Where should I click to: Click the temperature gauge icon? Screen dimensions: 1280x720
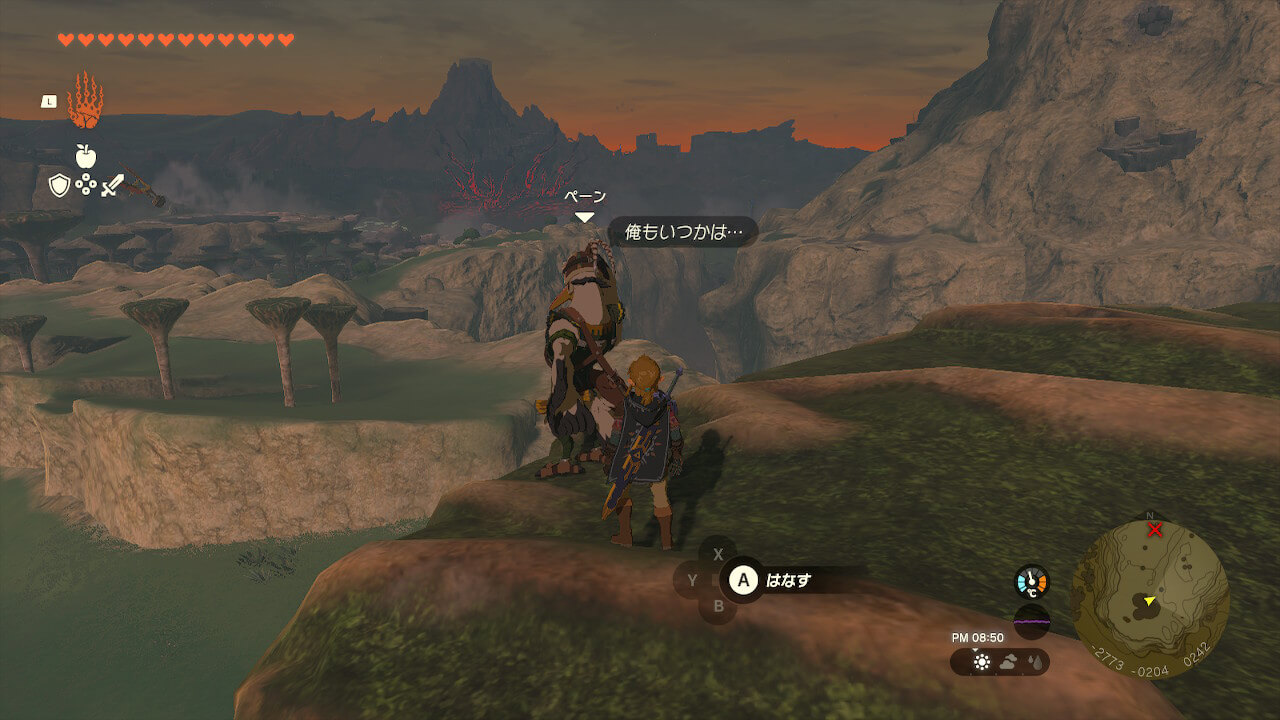point(1032,582)
